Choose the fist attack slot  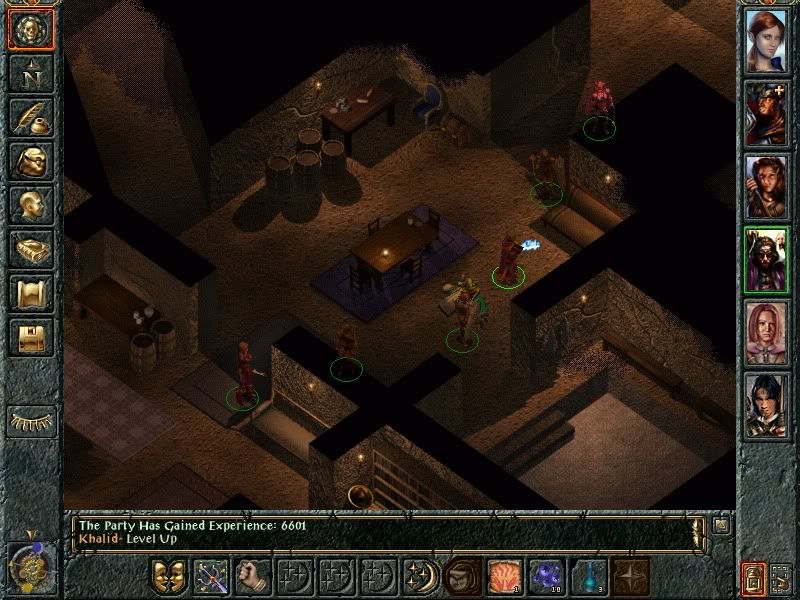click(254, 576)
